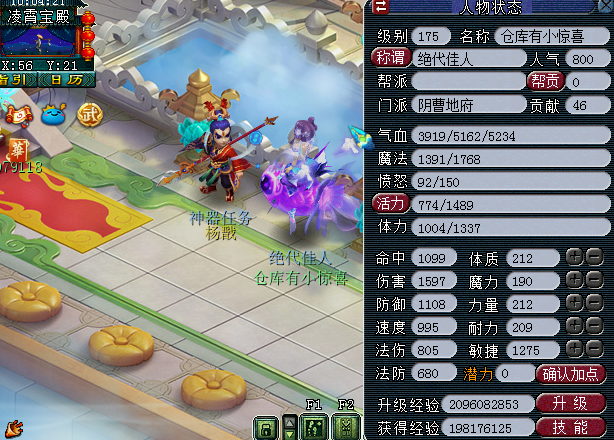This screenshot has height=440, width=614.
Task: Click the 凌霄宝殿 minimap
Action: [x=40, y=38]
